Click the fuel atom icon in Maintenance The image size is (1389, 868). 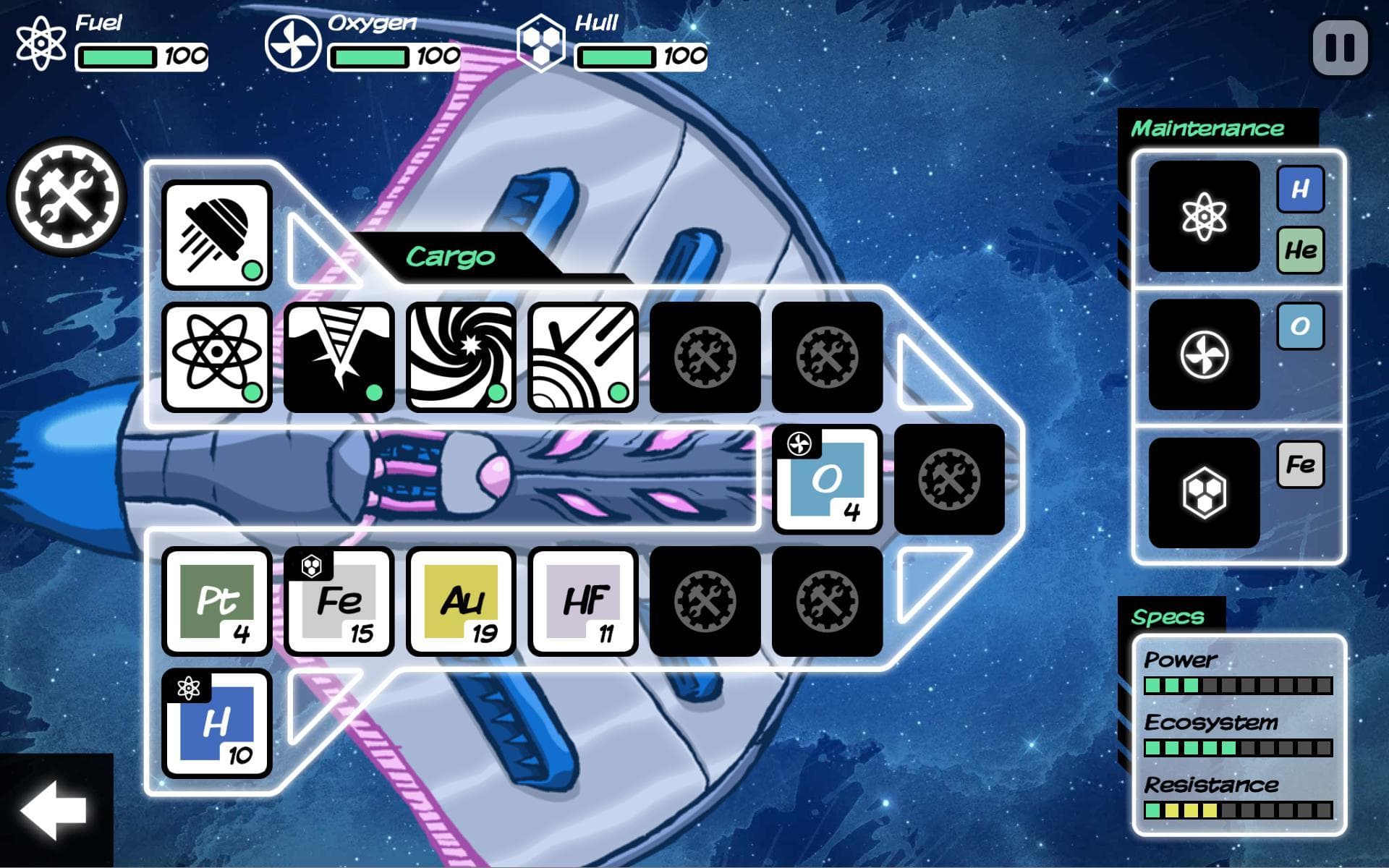1203,217
